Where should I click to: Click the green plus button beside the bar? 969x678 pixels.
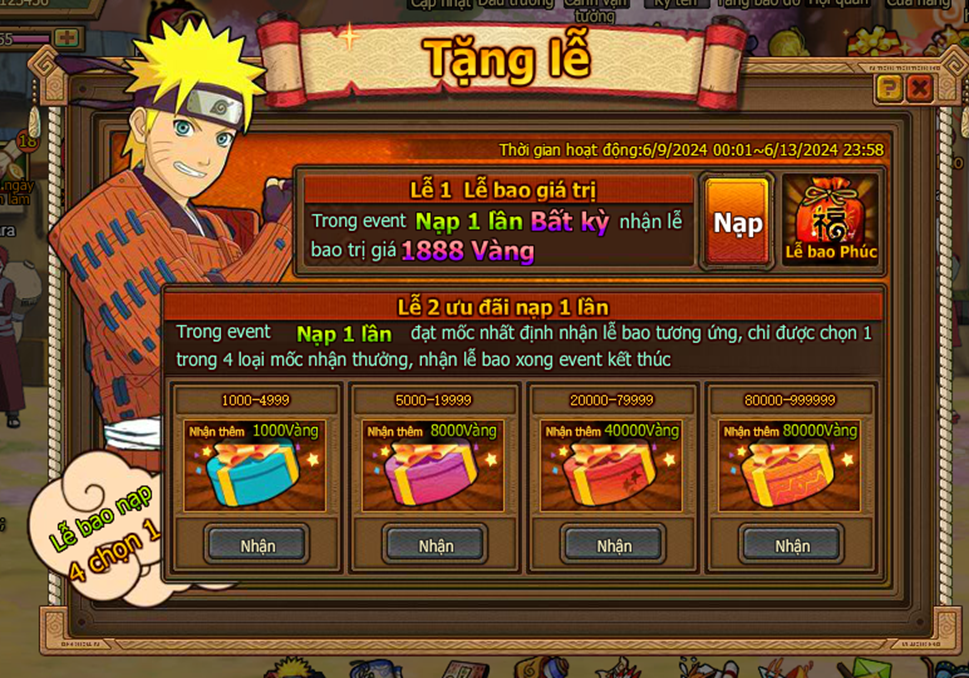67,38
